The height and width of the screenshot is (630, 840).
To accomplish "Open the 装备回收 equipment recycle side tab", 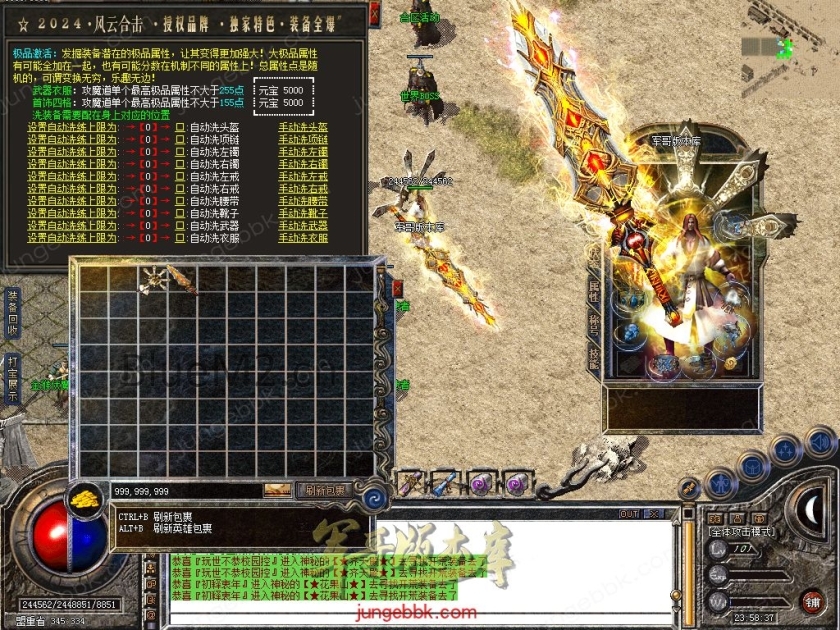I will (12, 312).
